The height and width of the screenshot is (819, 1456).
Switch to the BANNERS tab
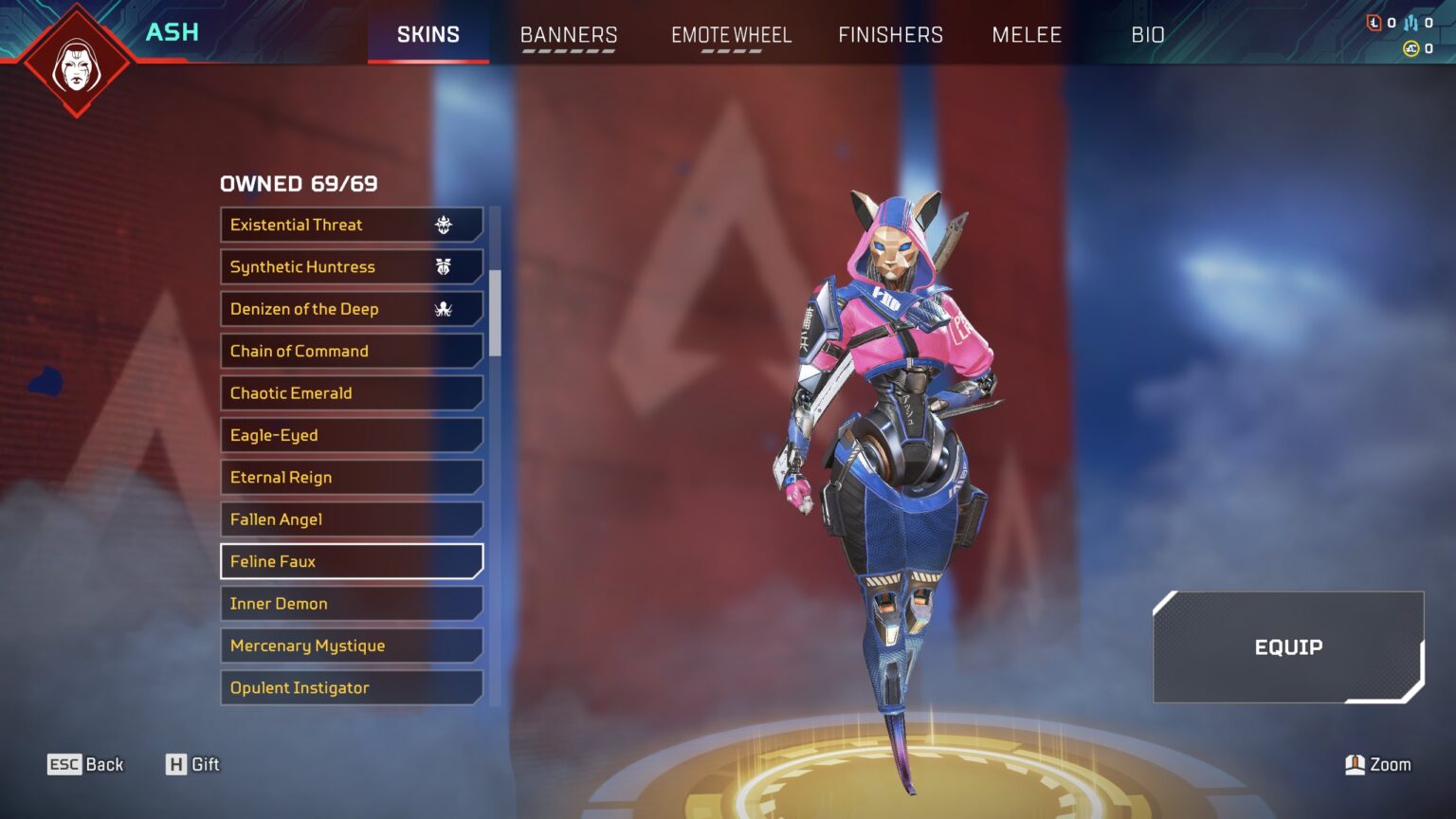[568, 35]
